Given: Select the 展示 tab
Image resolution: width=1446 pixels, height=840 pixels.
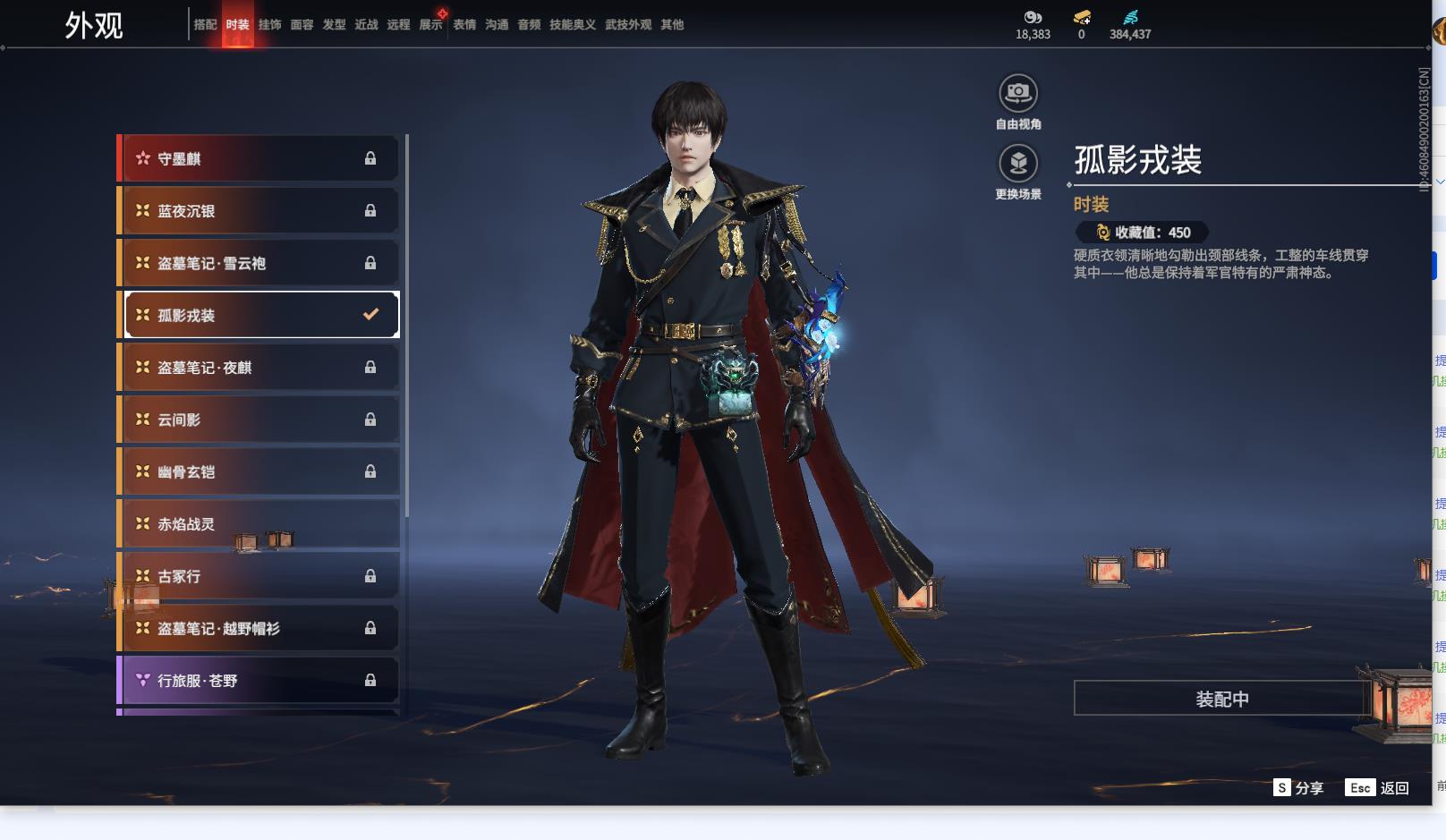Looking at the screenshot, I should (430, 25).
